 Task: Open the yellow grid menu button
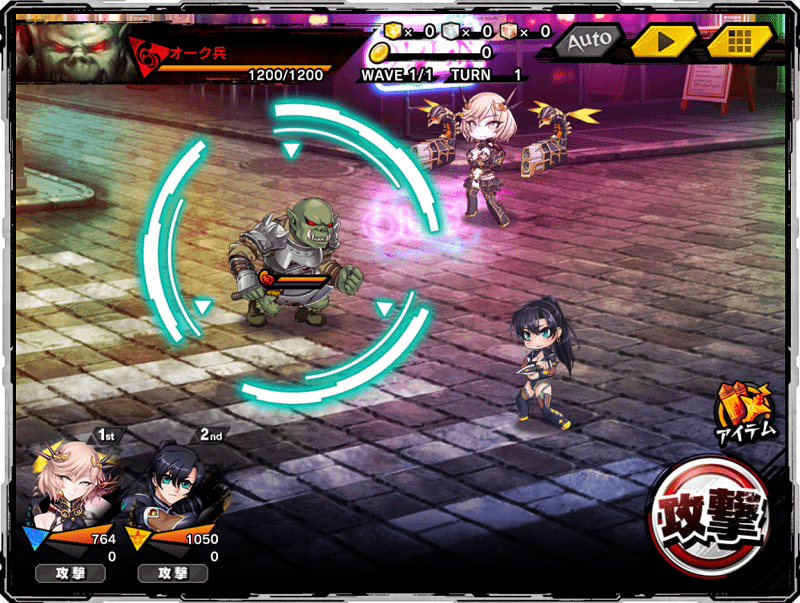(x=740, y=41)
